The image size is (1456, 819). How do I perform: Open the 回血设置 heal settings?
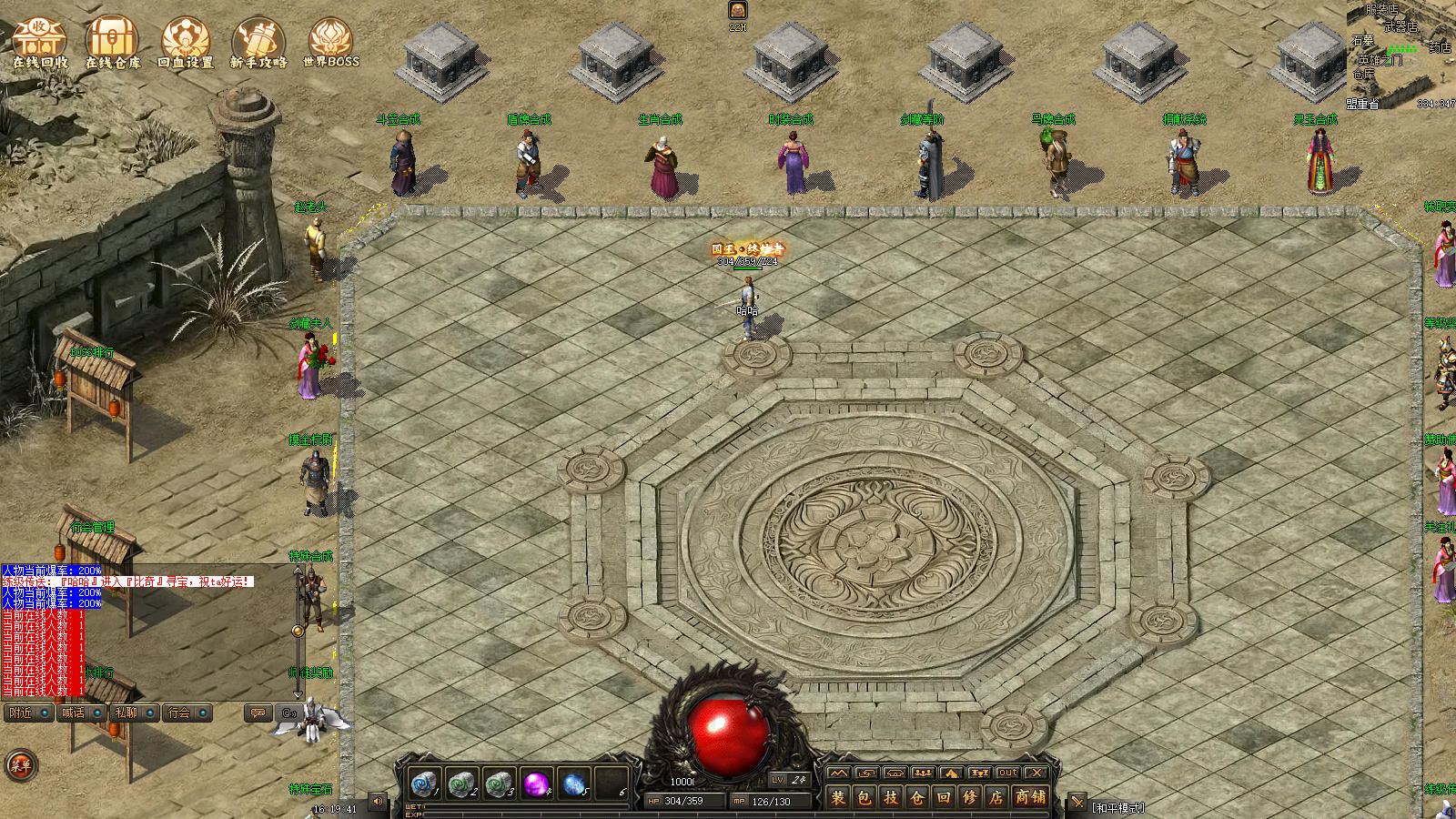point(186,42)
